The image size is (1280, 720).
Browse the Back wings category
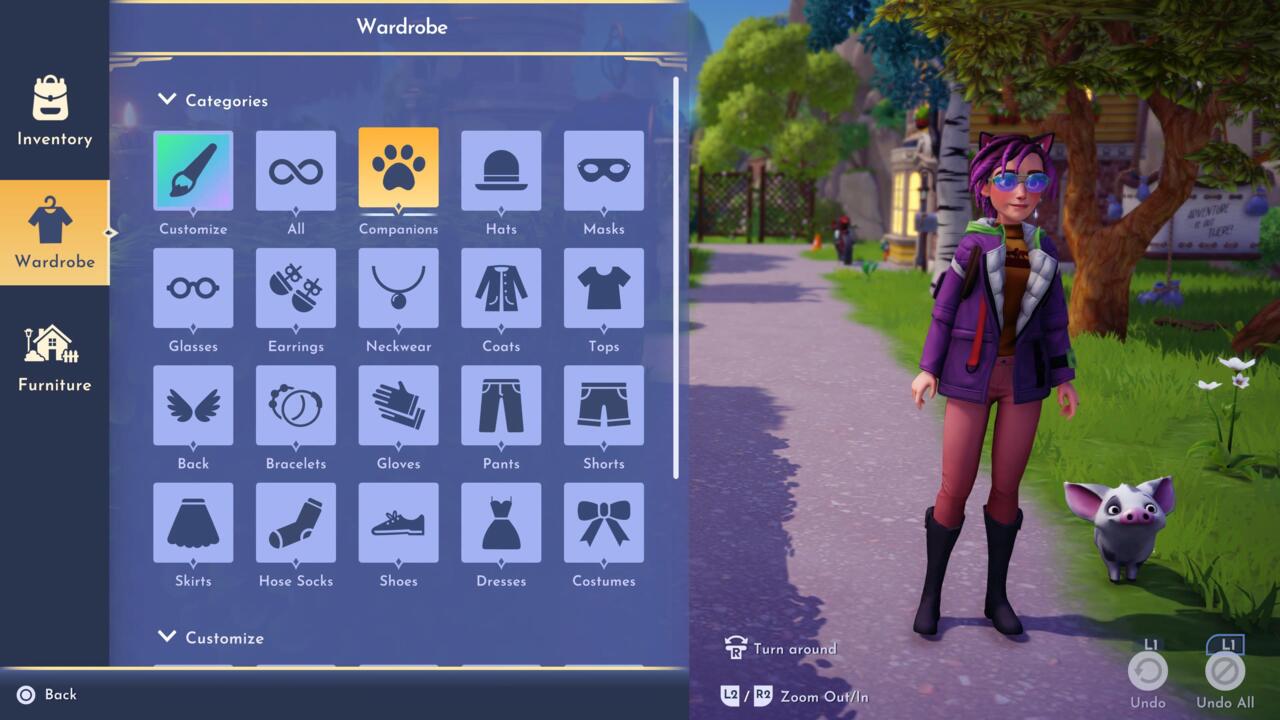(193, 405)
